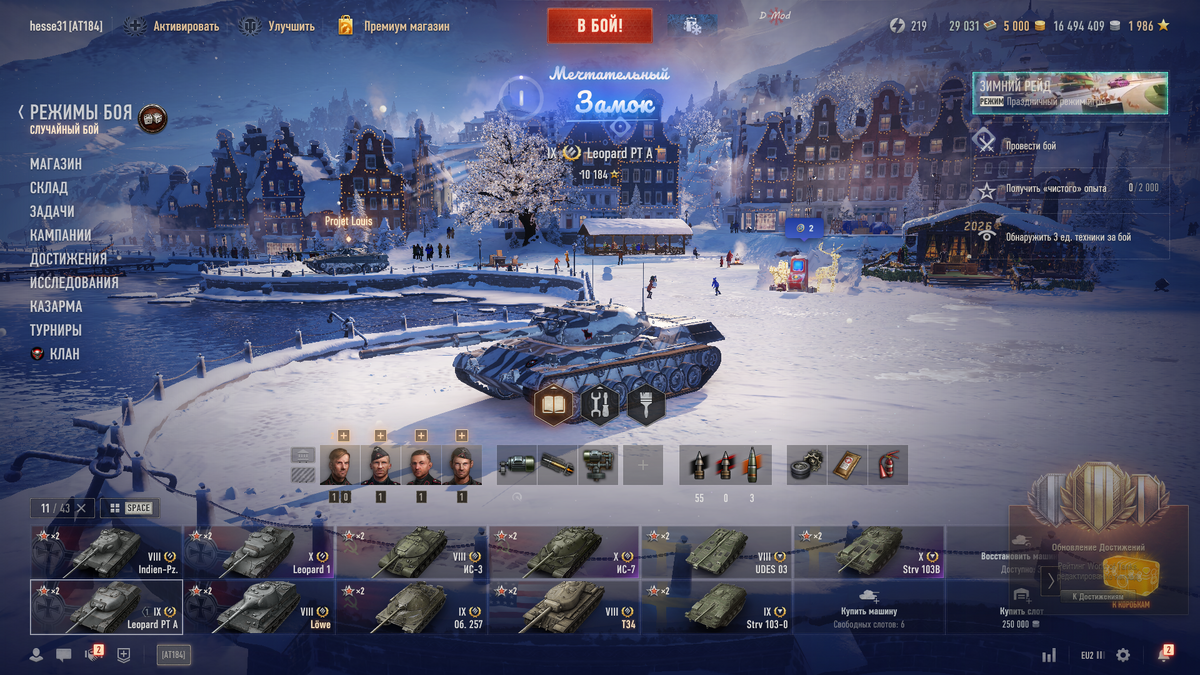Open the ИССЛЕДОВАНИЯ research tree
The image size is (1200, 675).
[x=74, y=283]
